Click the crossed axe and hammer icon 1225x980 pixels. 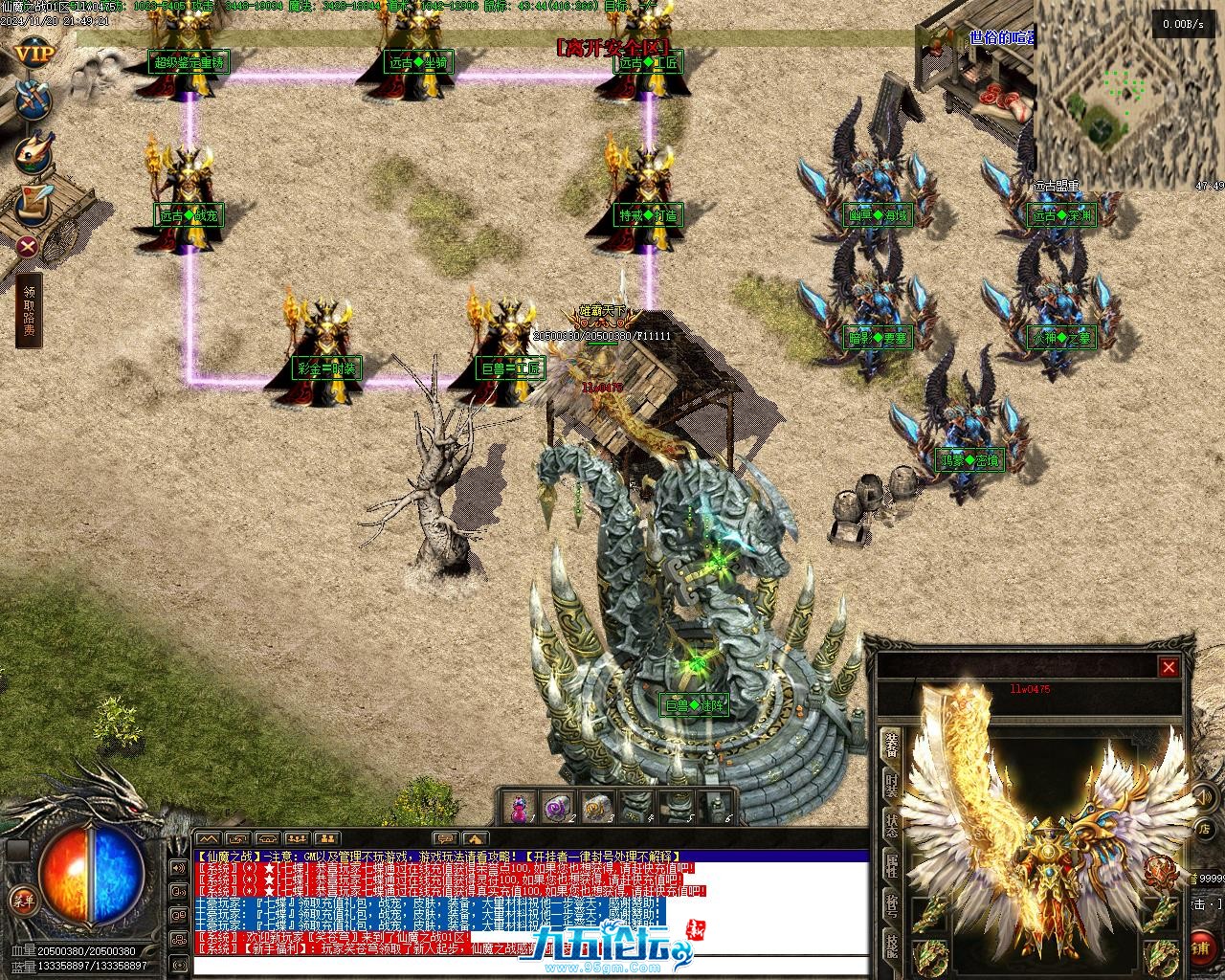(34, 100)
